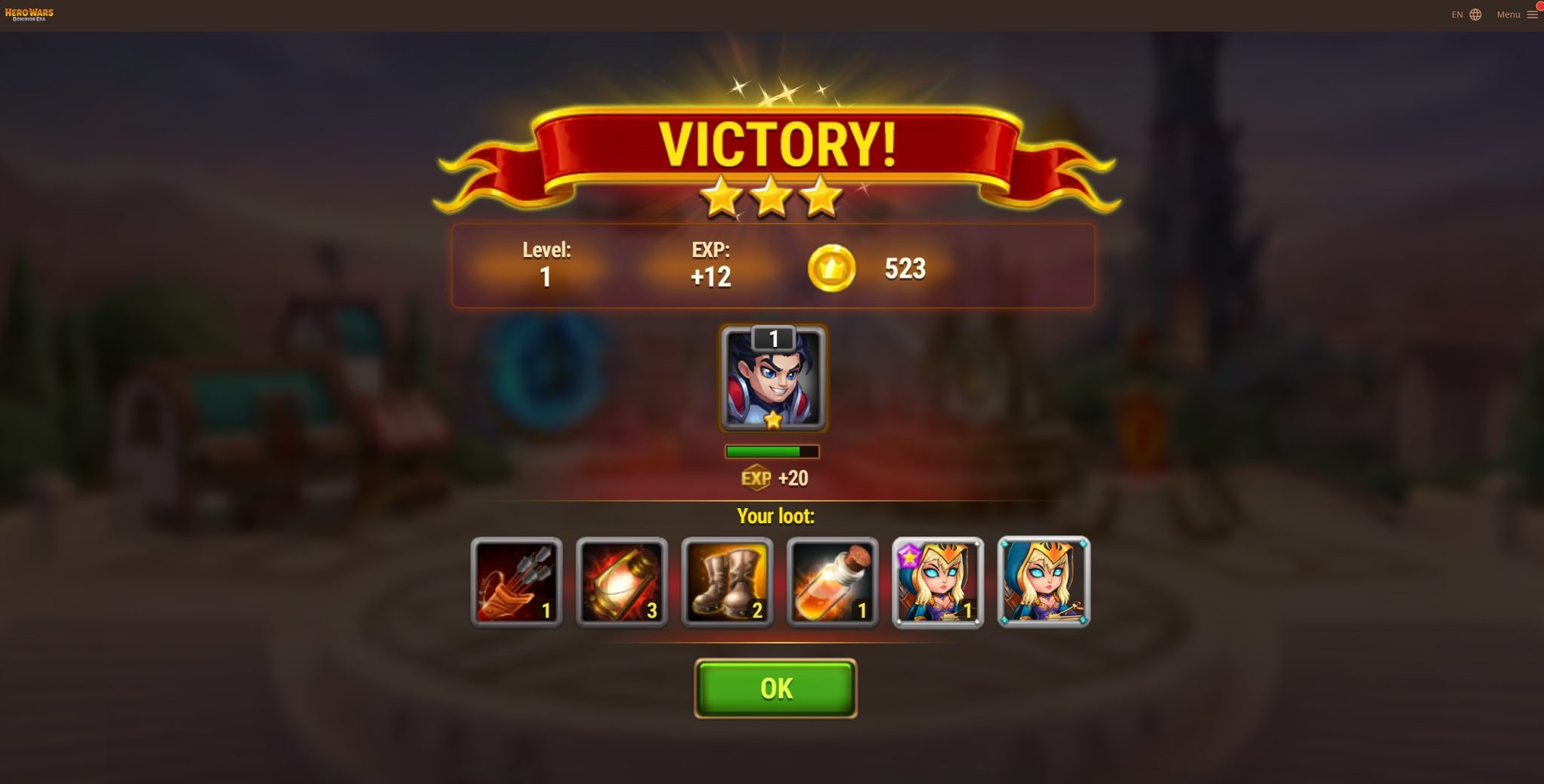Click the Your loot section heading
The width and height of the screenshot is (1544, 784).
click(x=774, y=516)
